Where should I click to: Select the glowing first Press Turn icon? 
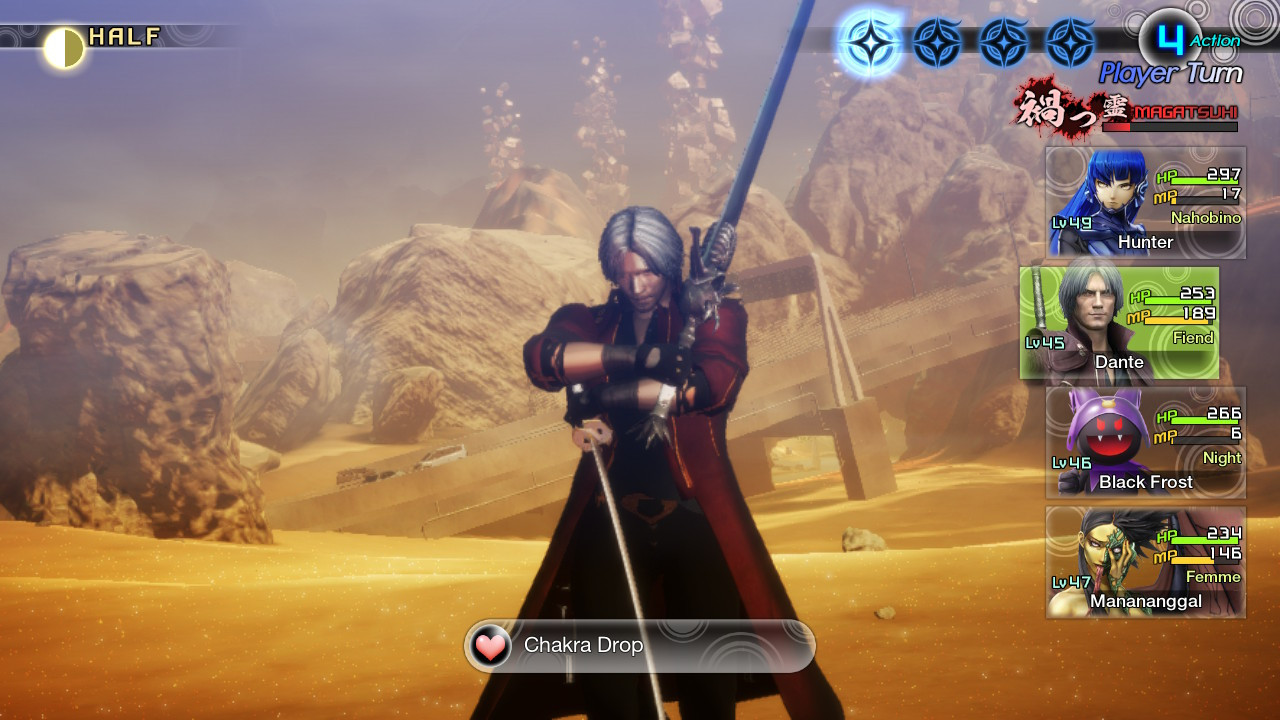point(874,40)
